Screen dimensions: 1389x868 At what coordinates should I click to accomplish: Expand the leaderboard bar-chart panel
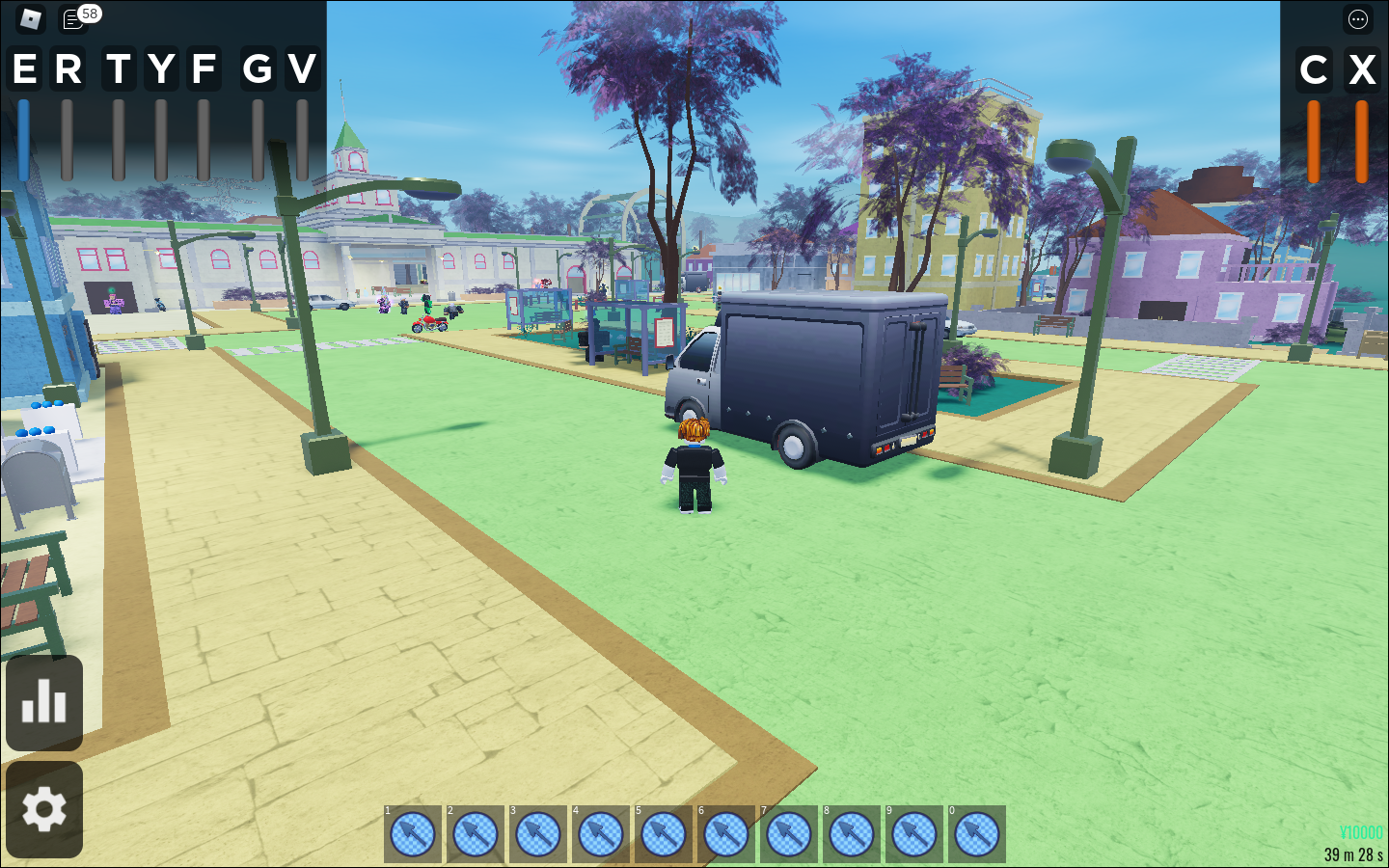click(44, 702)
